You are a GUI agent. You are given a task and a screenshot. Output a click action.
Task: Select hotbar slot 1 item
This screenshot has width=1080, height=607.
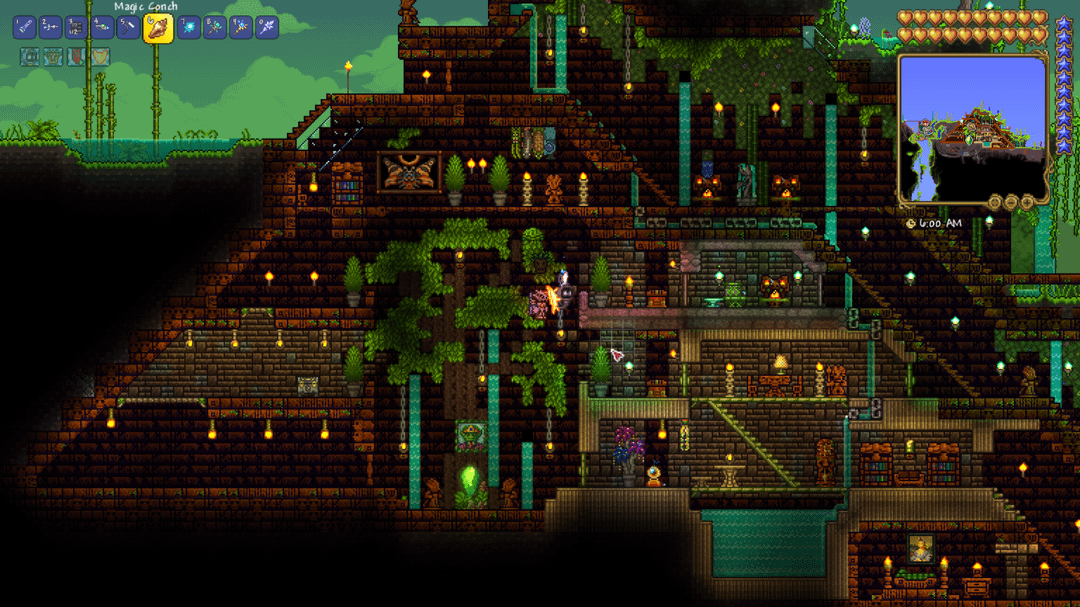[25, 28]
